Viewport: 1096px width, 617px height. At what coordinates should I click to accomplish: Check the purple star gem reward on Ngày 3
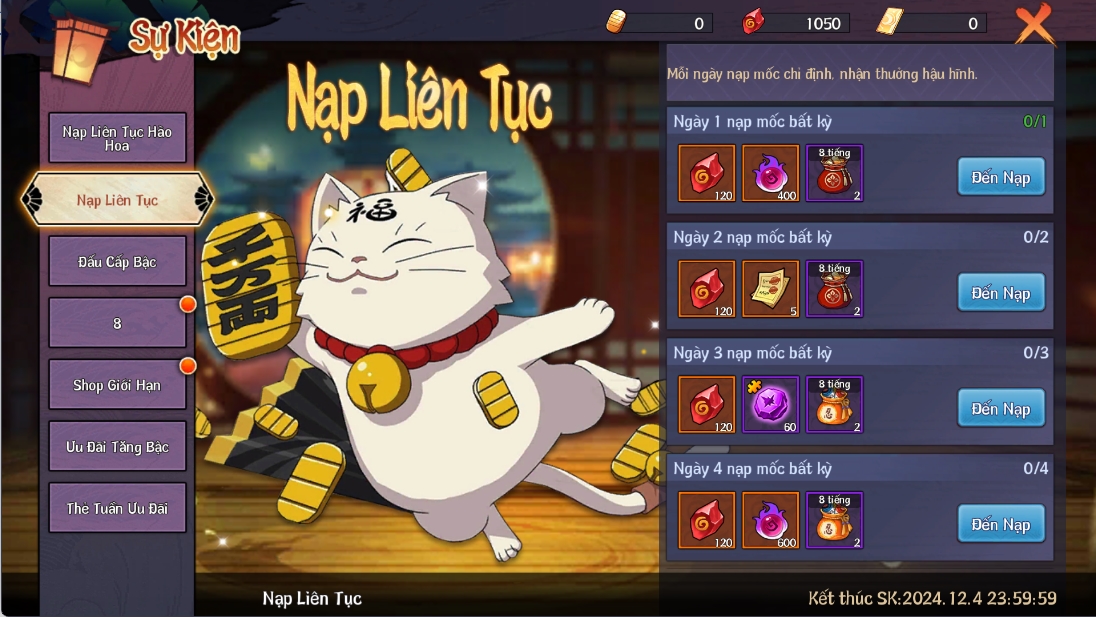(x=771, y=405)
